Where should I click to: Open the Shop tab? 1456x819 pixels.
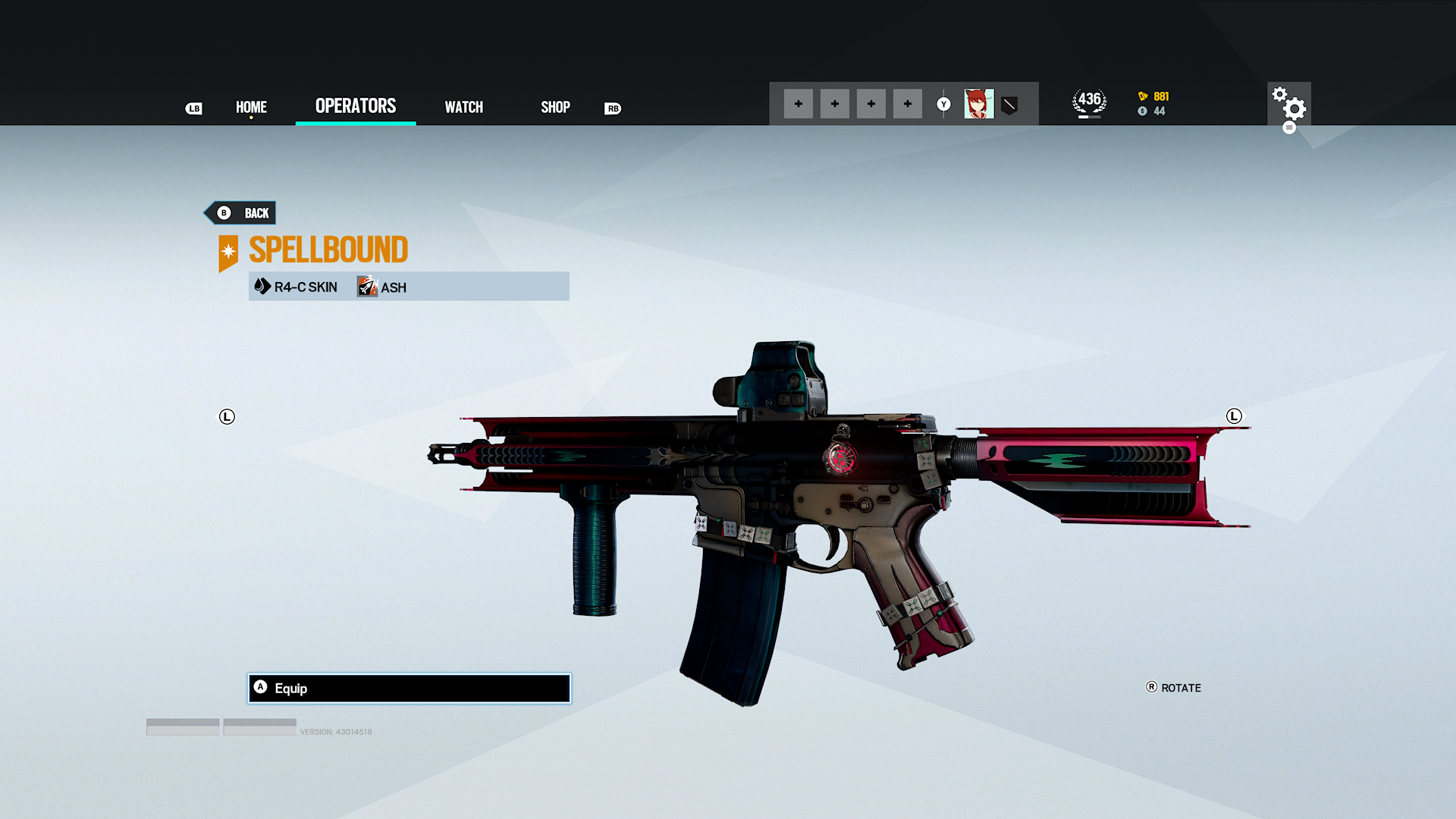555,107
